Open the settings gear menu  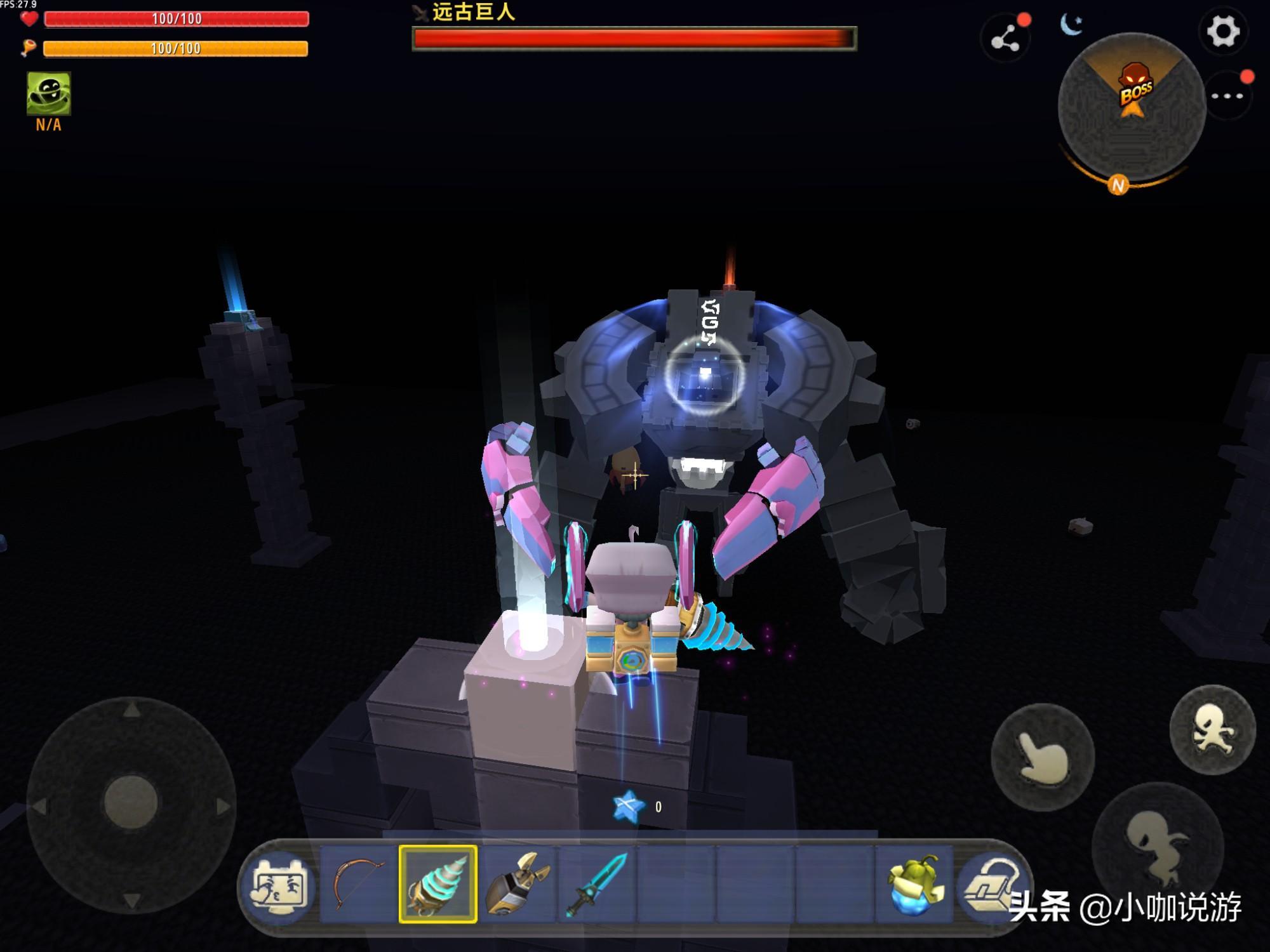click(x=1222, y=32)
